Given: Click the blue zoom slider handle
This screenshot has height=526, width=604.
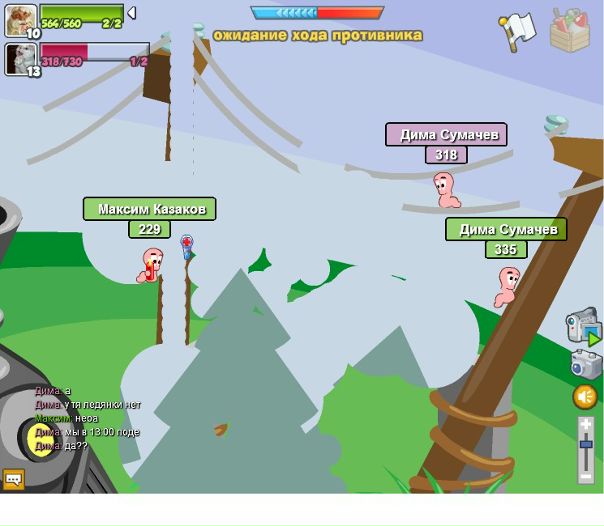Looking at the screenshot, I should click(x=586, y=443).
